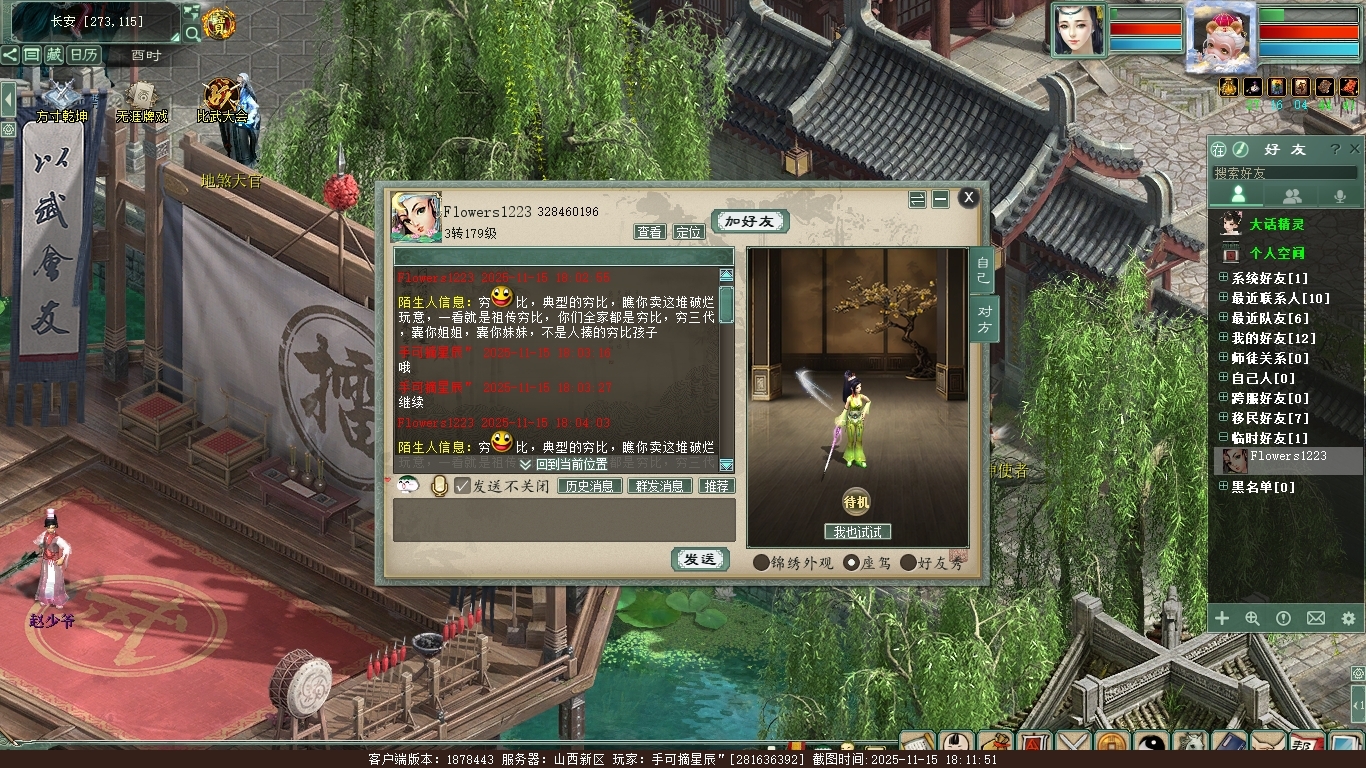The height and width of the screenshot is (768, 1366).
Task: Select Flowers1223 in the friend list
Action: point(1288,457)
